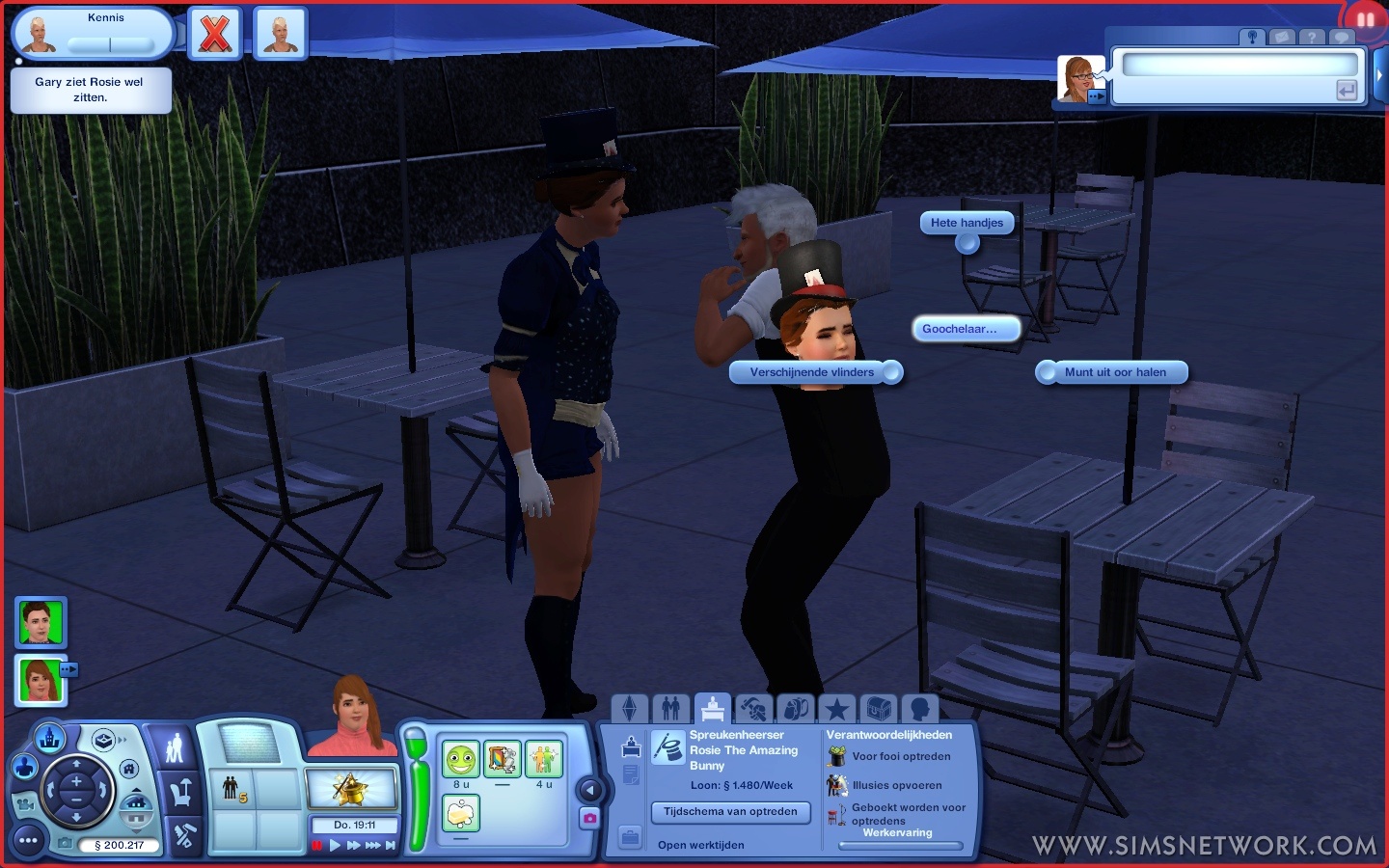Open the options menu with three dots
The image size is (1389, 868).
coord(28,841)
